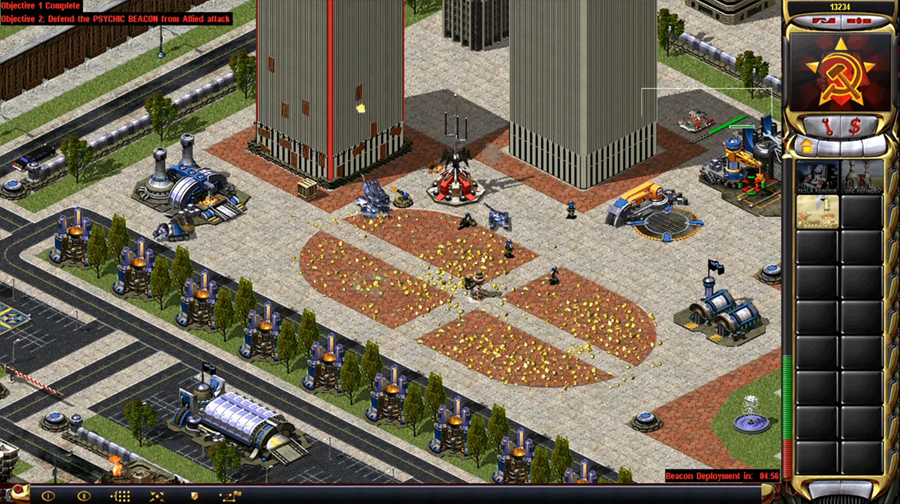900x504 pixels.
Task: Click the type select grid icon
Action: 120,495
